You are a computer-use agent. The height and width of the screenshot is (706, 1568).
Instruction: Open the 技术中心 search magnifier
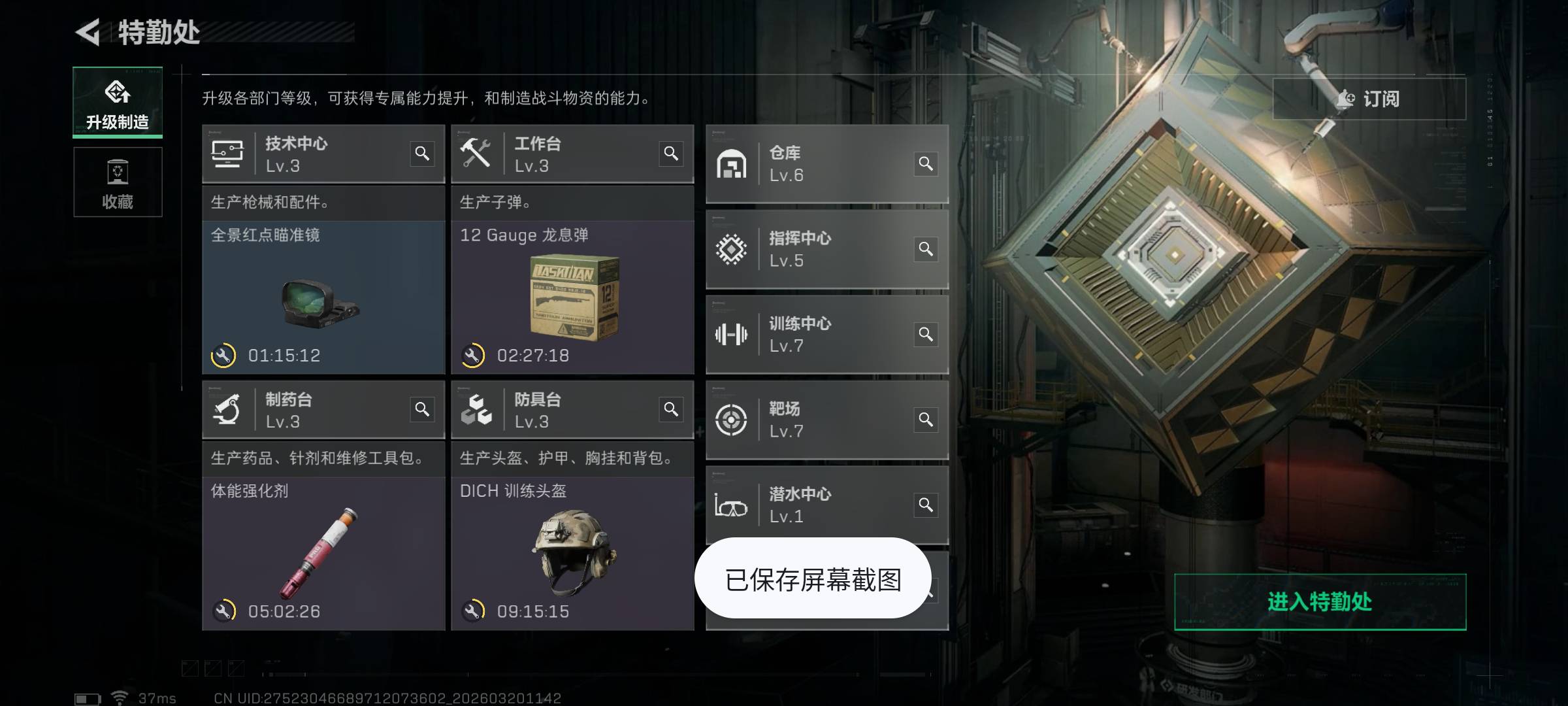coord(423,153)
